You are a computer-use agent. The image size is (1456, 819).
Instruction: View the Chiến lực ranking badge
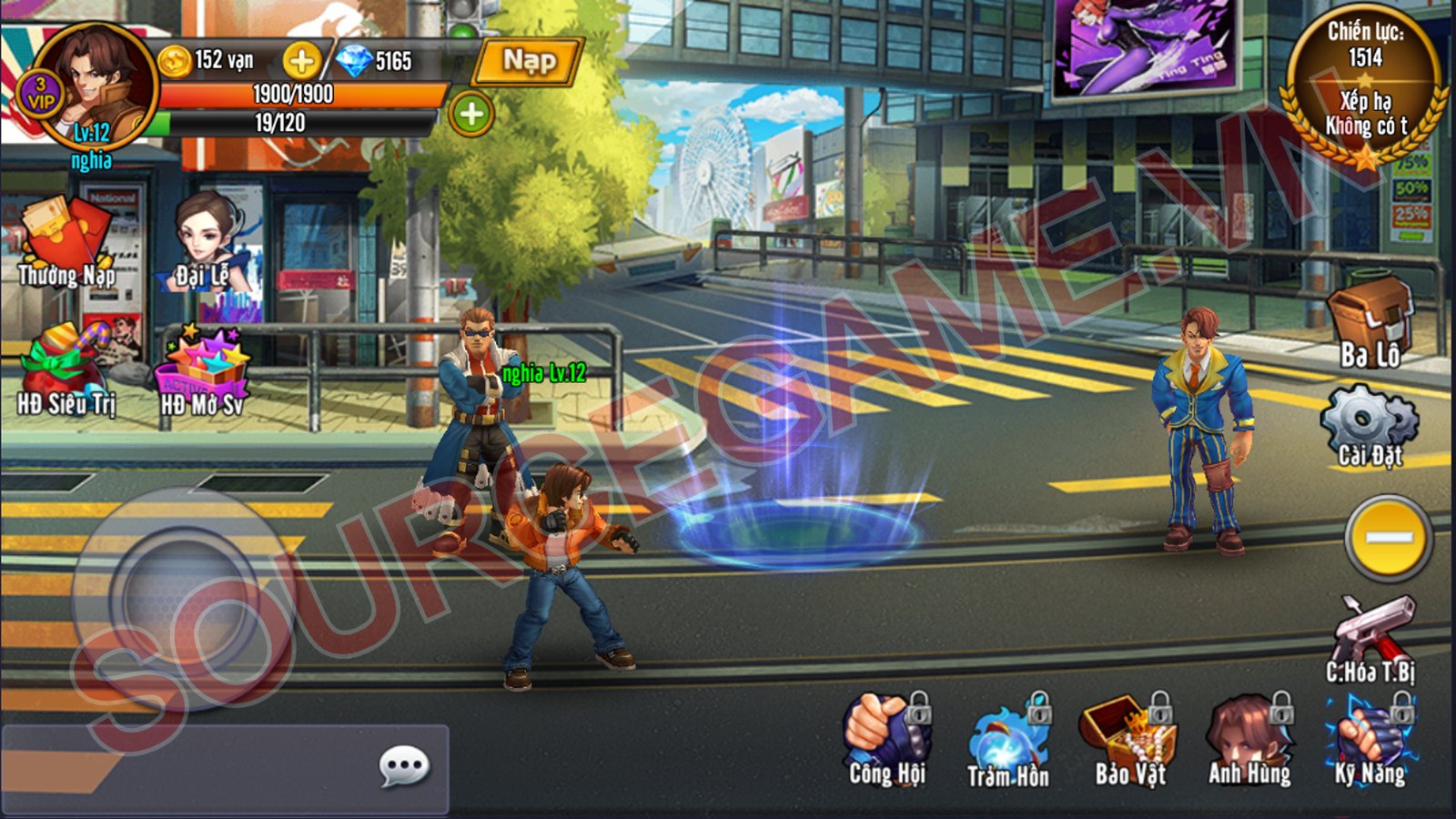(x=1364, y=88)
